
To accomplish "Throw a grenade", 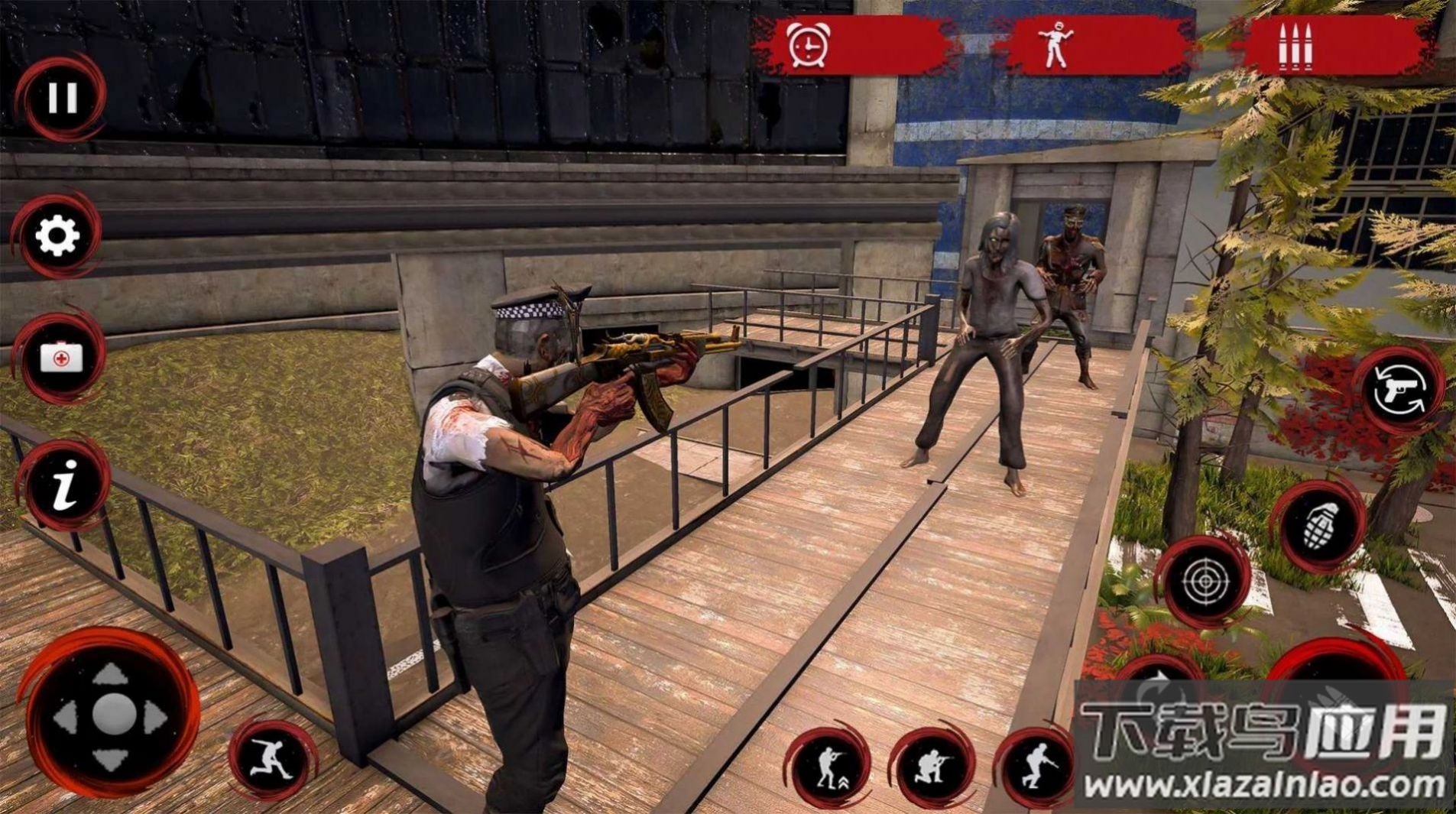I will point(1318,526).
